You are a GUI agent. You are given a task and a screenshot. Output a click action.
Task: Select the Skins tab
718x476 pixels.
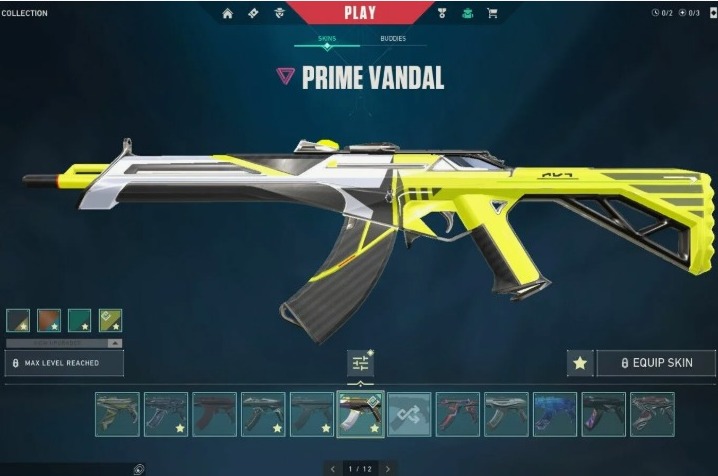pos(326,39)
